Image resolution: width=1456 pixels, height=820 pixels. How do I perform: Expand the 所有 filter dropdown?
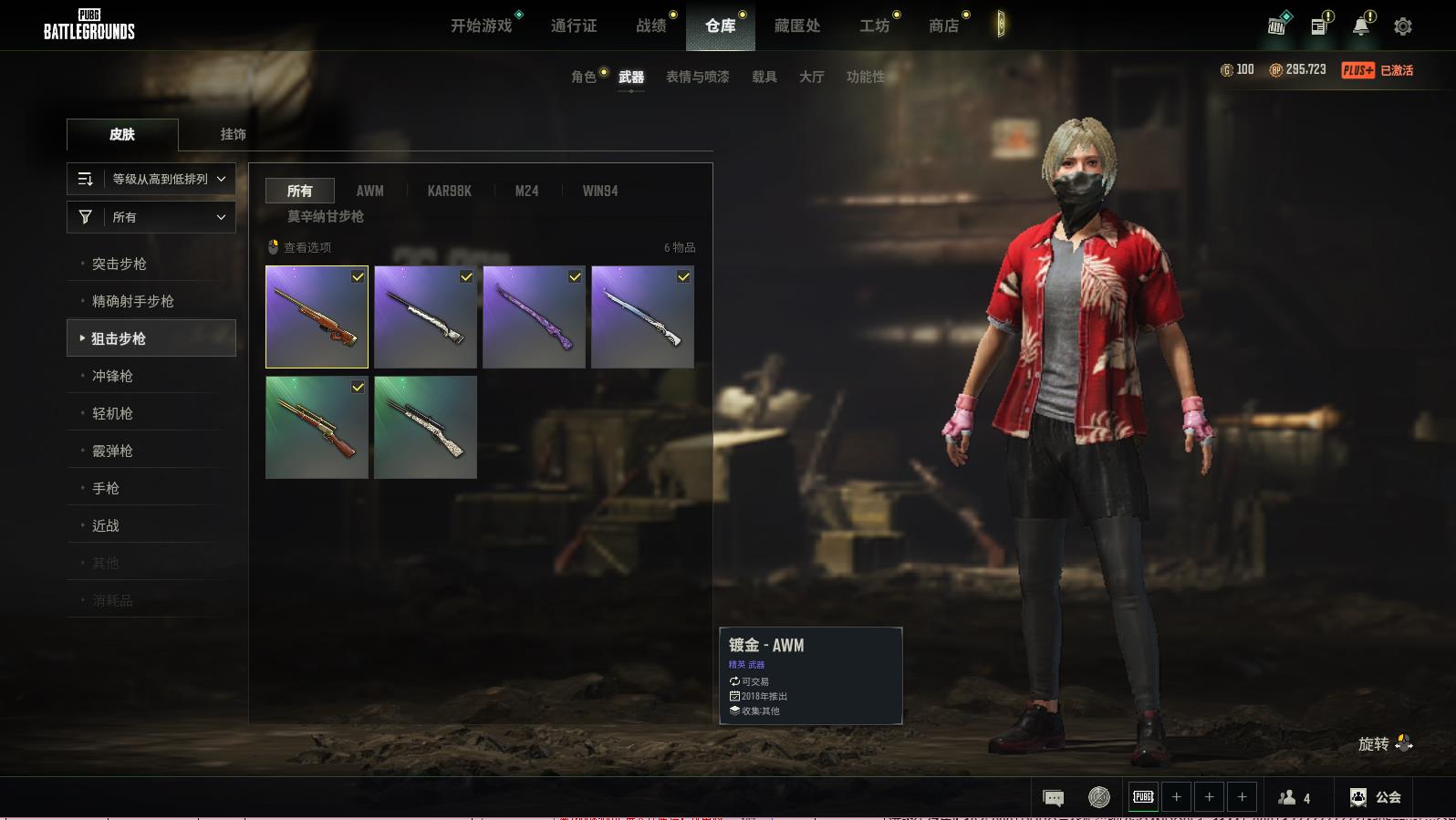[151, 217]
